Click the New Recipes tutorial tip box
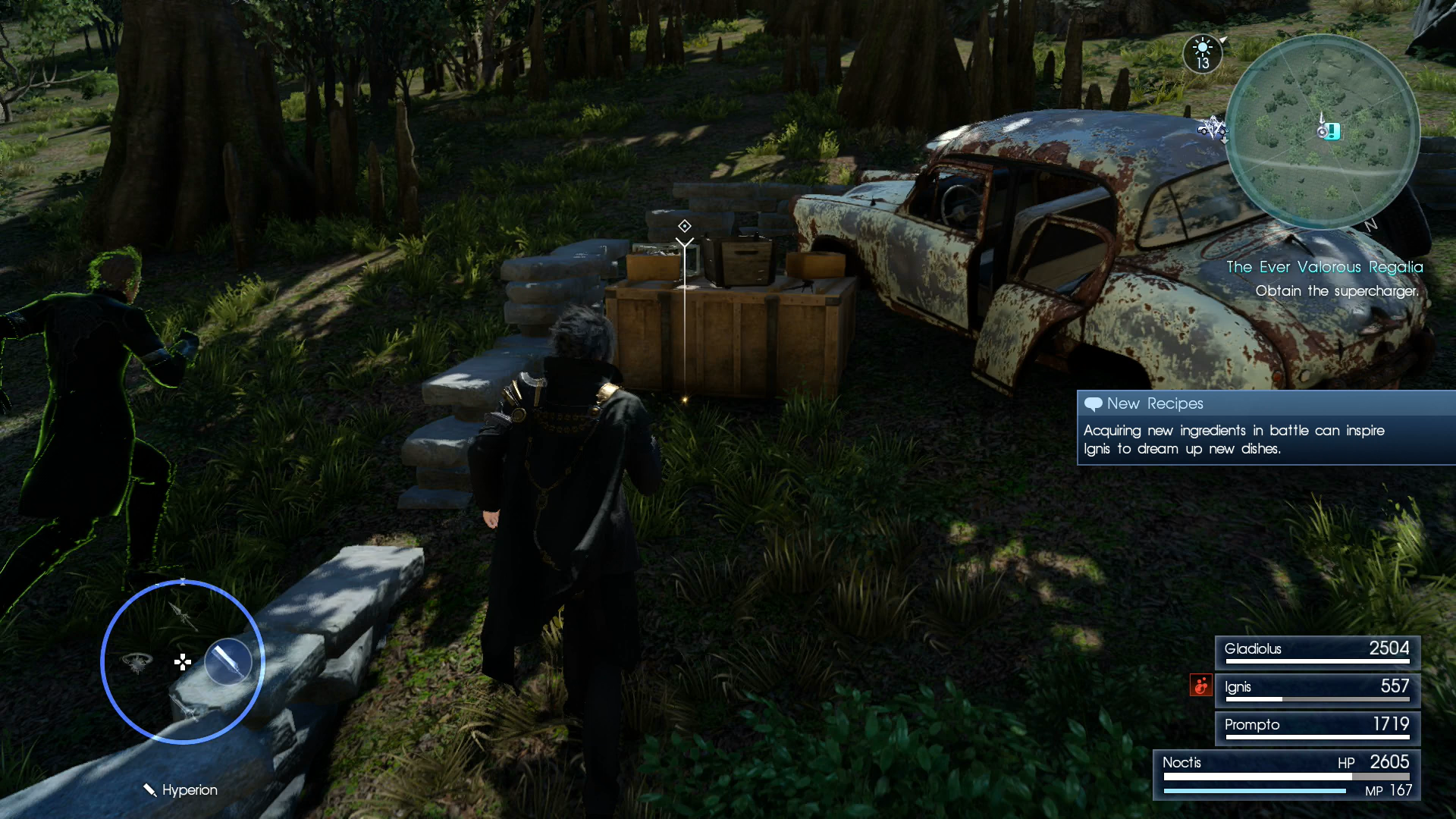The width and height of the screenshot is (1456, 819). (1266, 428)
